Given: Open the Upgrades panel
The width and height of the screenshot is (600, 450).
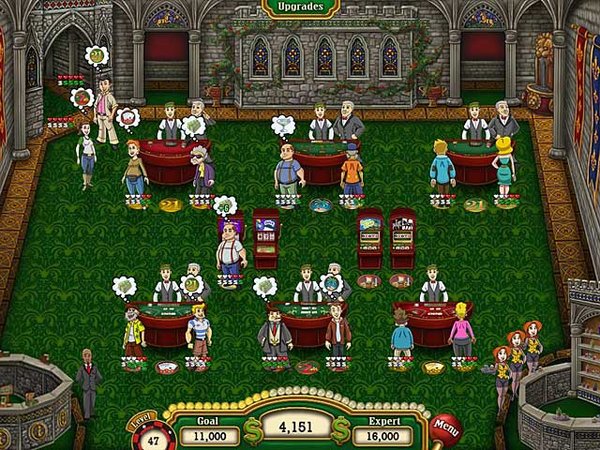Looking at the screenshot, I should click(299, 7).
